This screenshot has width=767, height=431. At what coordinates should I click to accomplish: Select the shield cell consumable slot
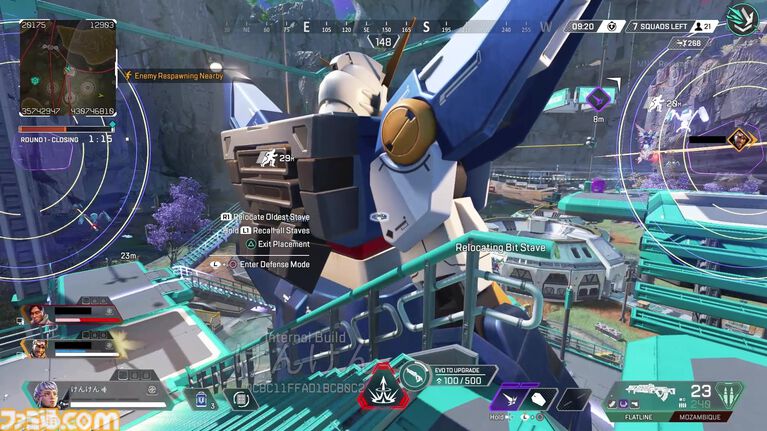(200, 399)
